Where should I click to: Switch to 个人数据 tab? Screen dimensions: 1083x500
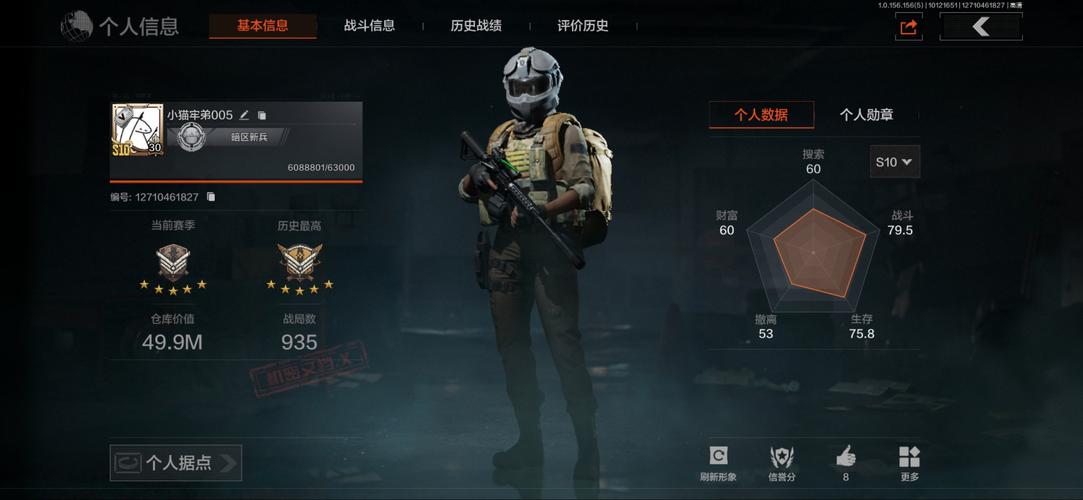tap(761, 115)
